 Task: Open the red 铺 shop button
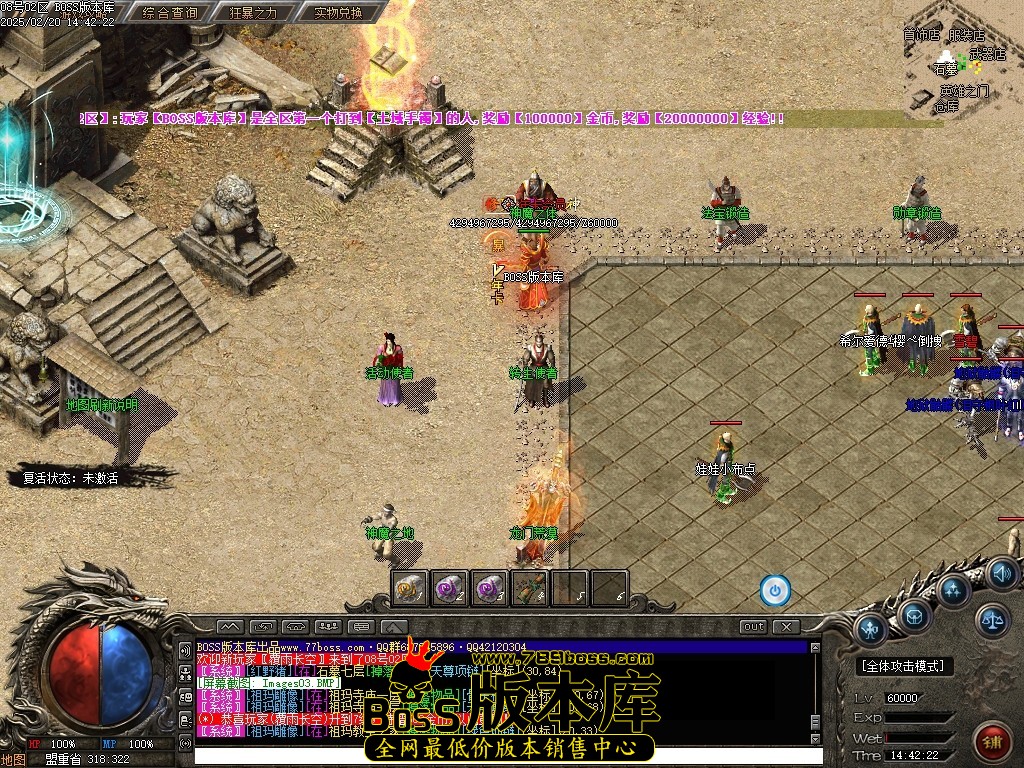[x=992, y=741]
